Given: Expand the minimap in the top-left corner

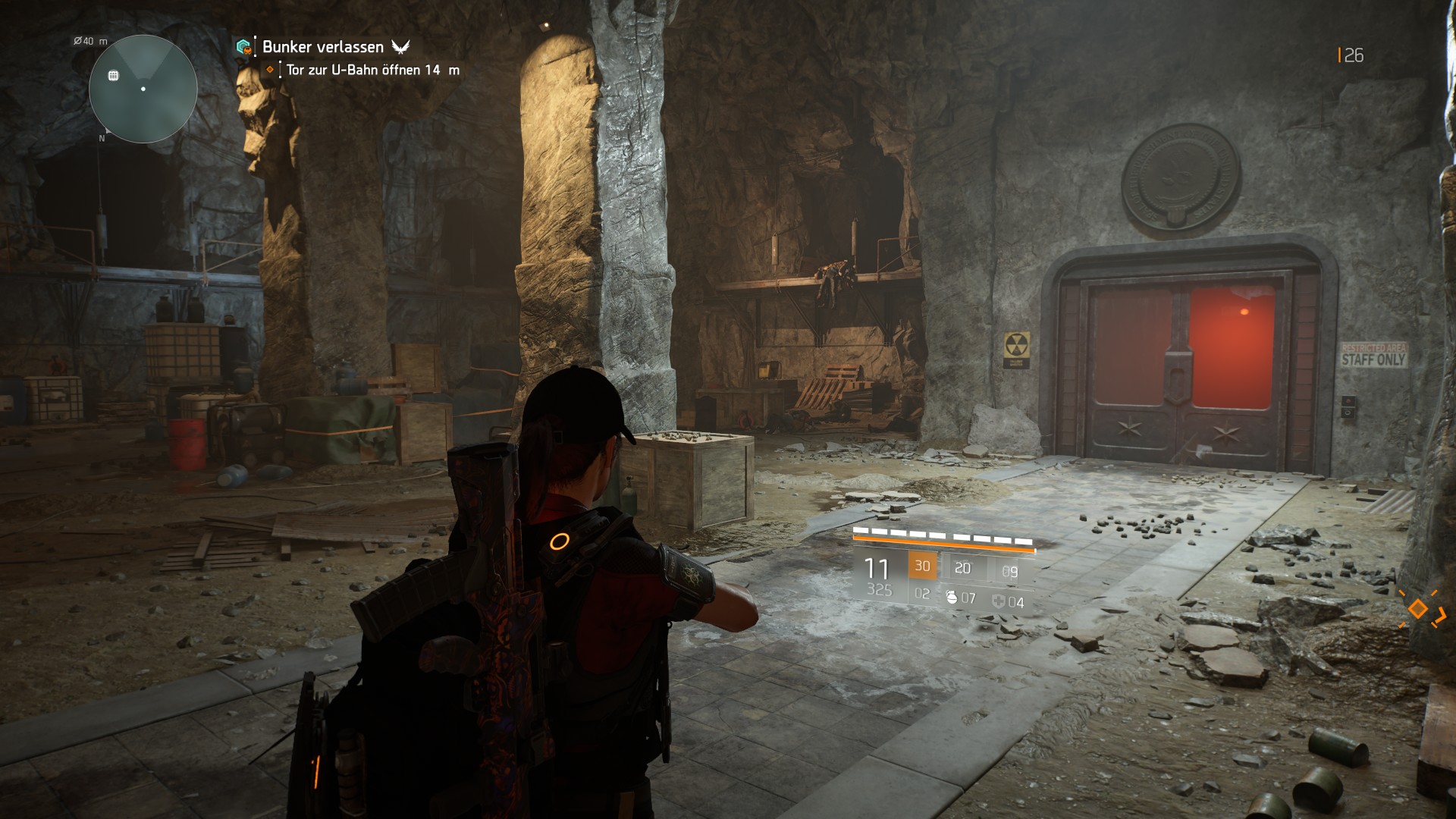Looking at the screenshot, I should point(141,89).
